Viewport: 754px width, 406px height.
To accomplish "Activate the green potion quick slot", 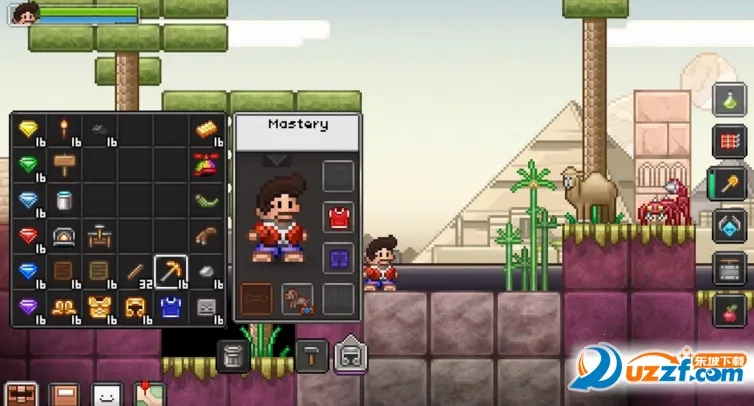I will click(x=729, y=101).
